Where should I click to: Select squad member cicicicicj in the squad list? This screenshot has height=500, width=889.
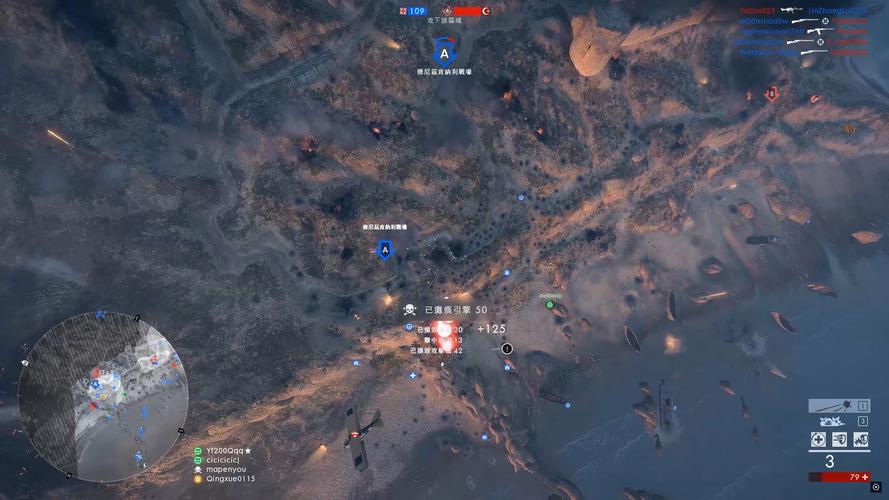click(x=227, y=460)
